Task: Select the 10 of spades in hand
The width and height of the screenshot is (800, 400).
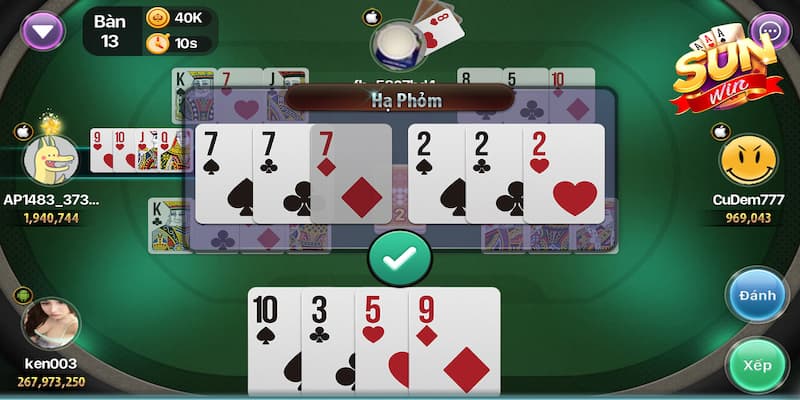Action: [272, 340]
